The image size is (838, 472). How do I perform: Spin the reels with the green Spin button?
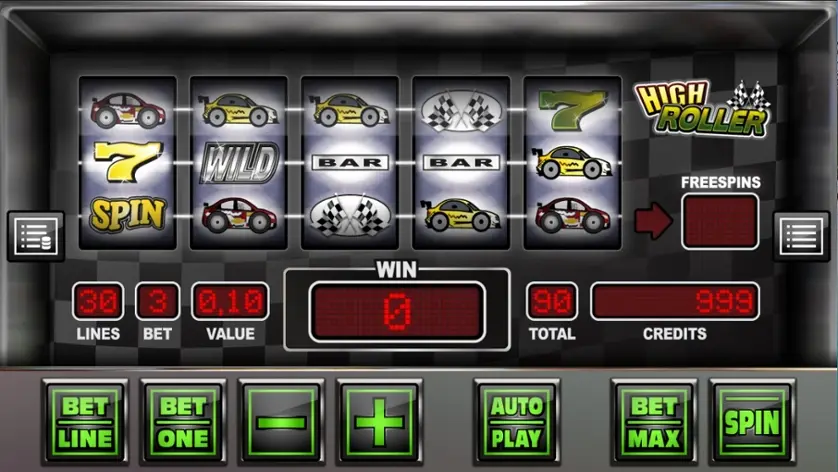[x=751, y=421]
